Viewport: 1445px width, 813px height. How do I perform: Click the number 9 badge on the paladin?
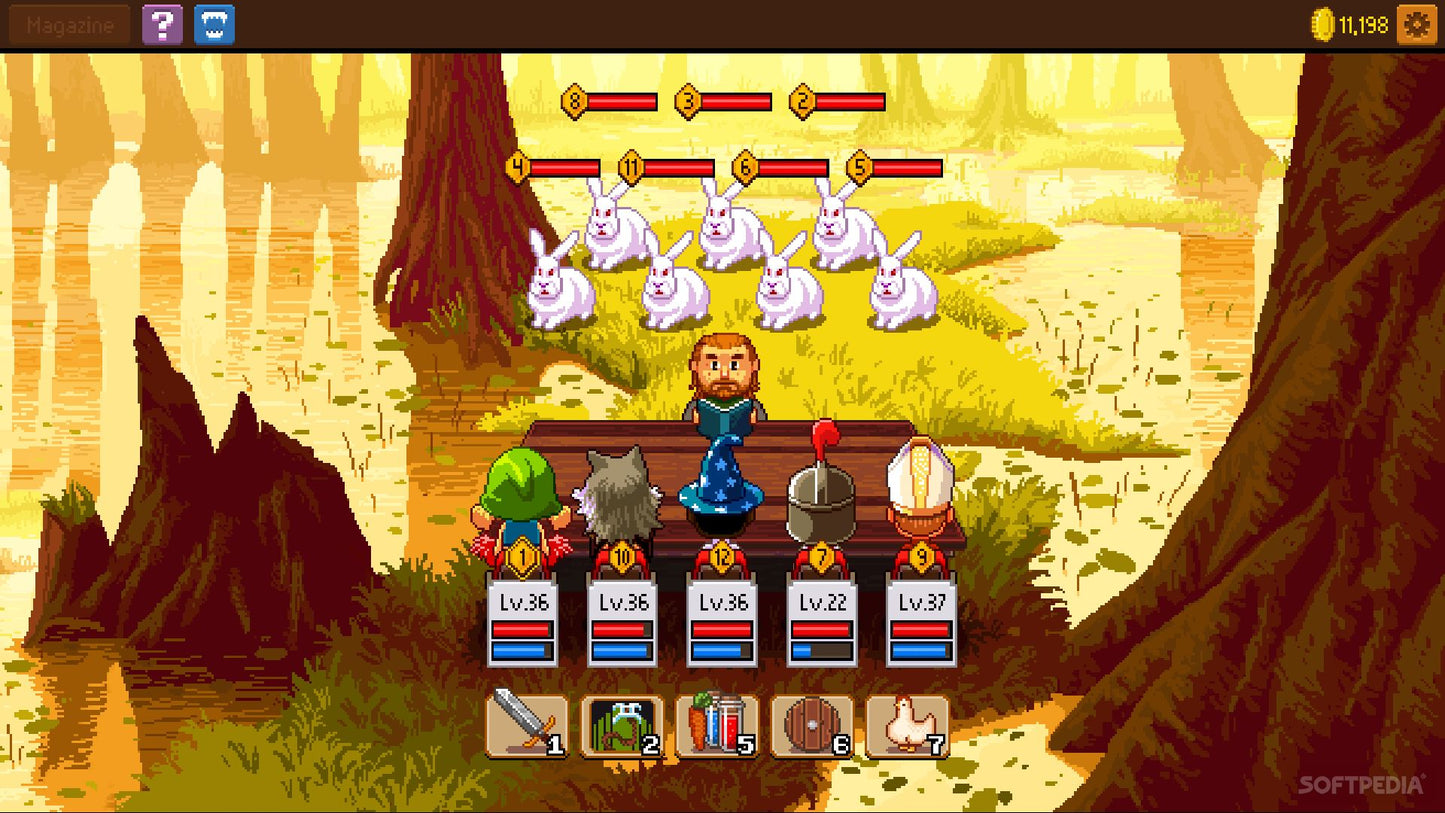pos(921,553)
